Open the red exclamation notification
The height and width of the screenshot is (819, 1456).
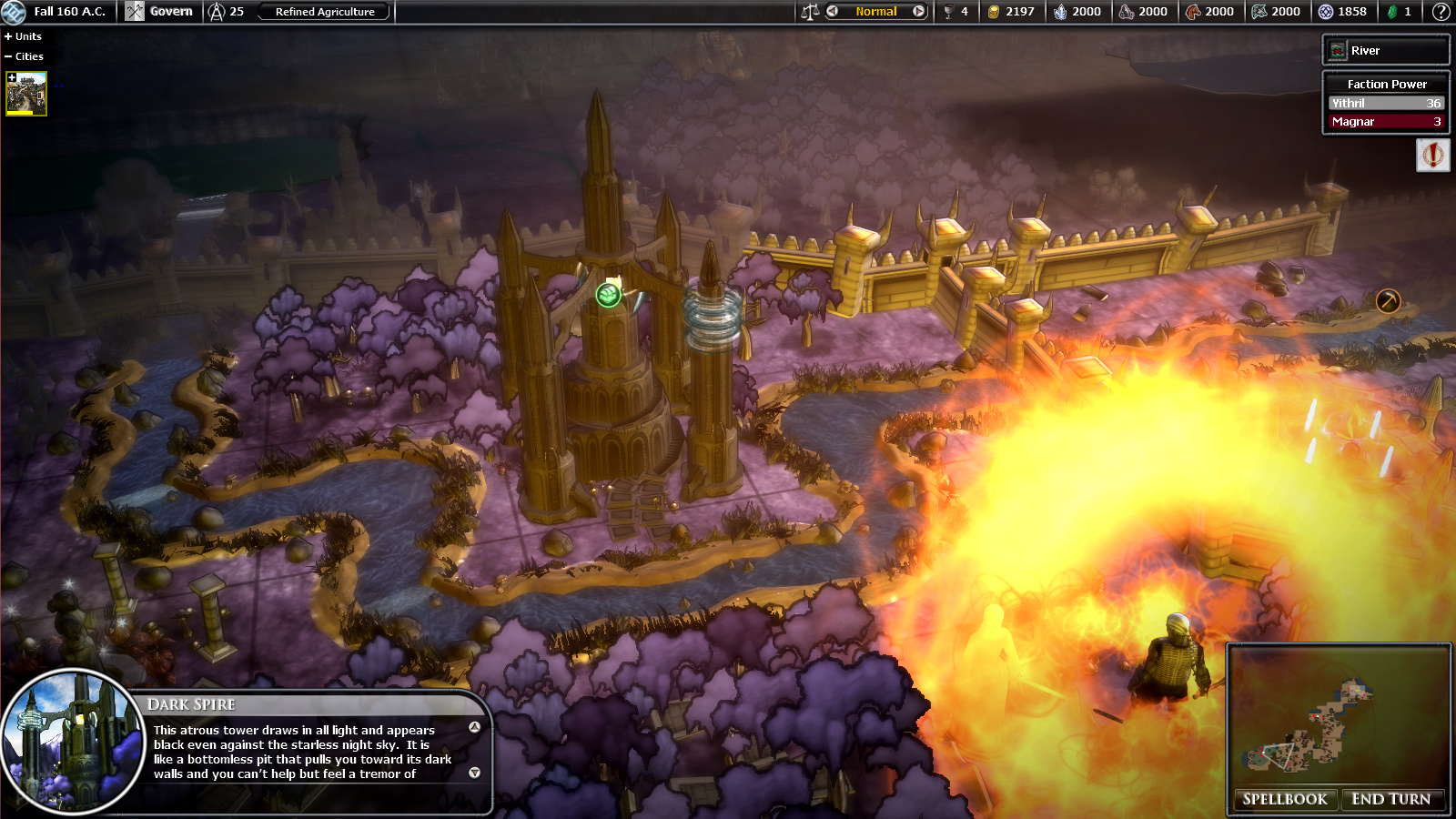[x=1432, y=155]
